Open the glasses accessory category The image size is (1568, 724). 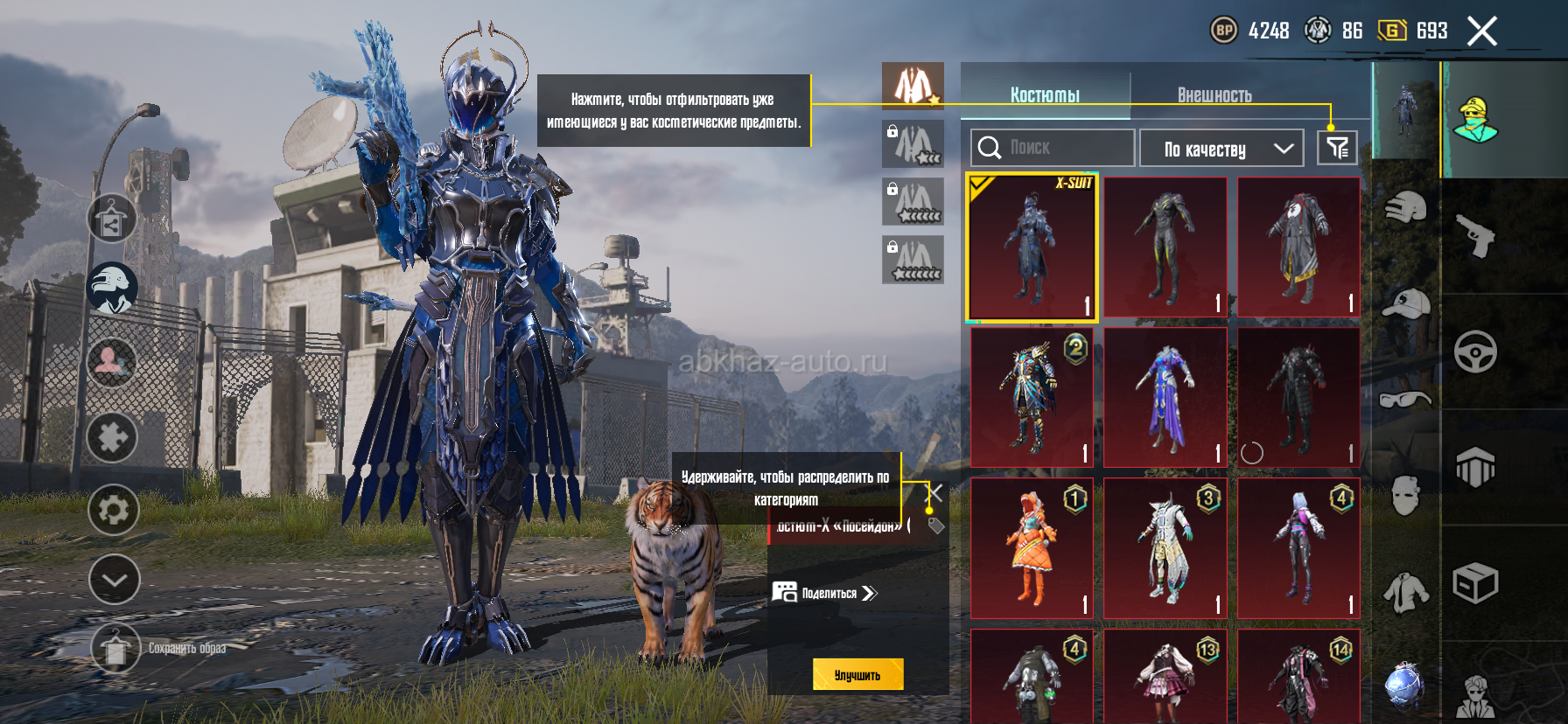(1405, 400)
